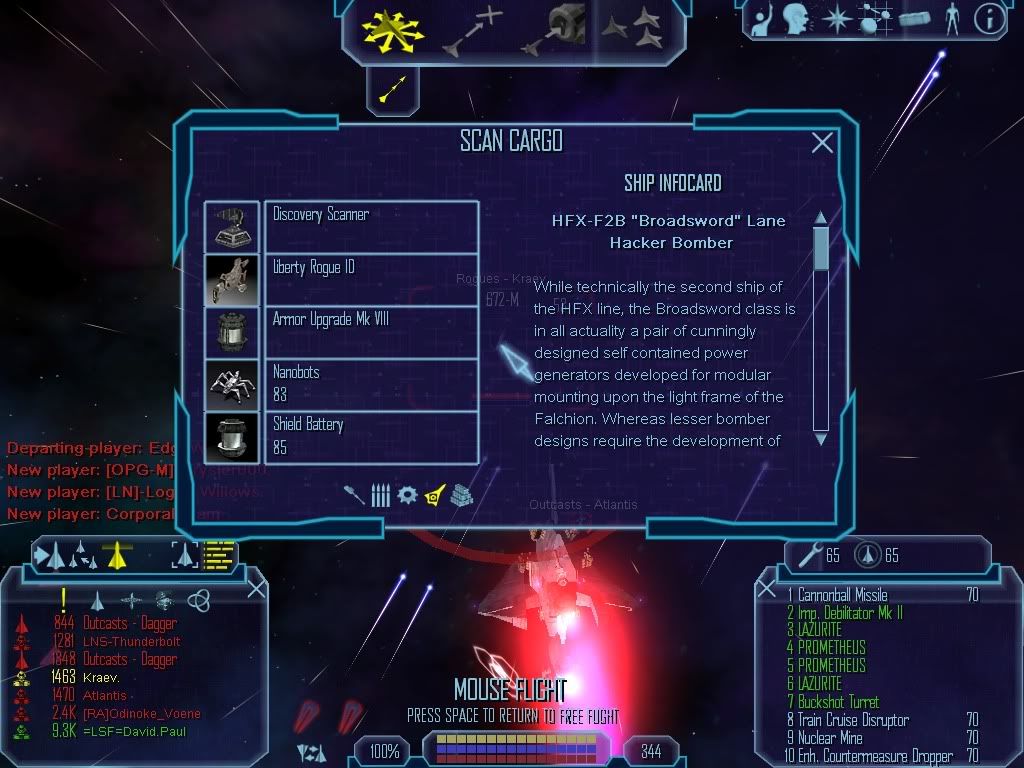Open the chat talking head icon

[x=796, y=19]
